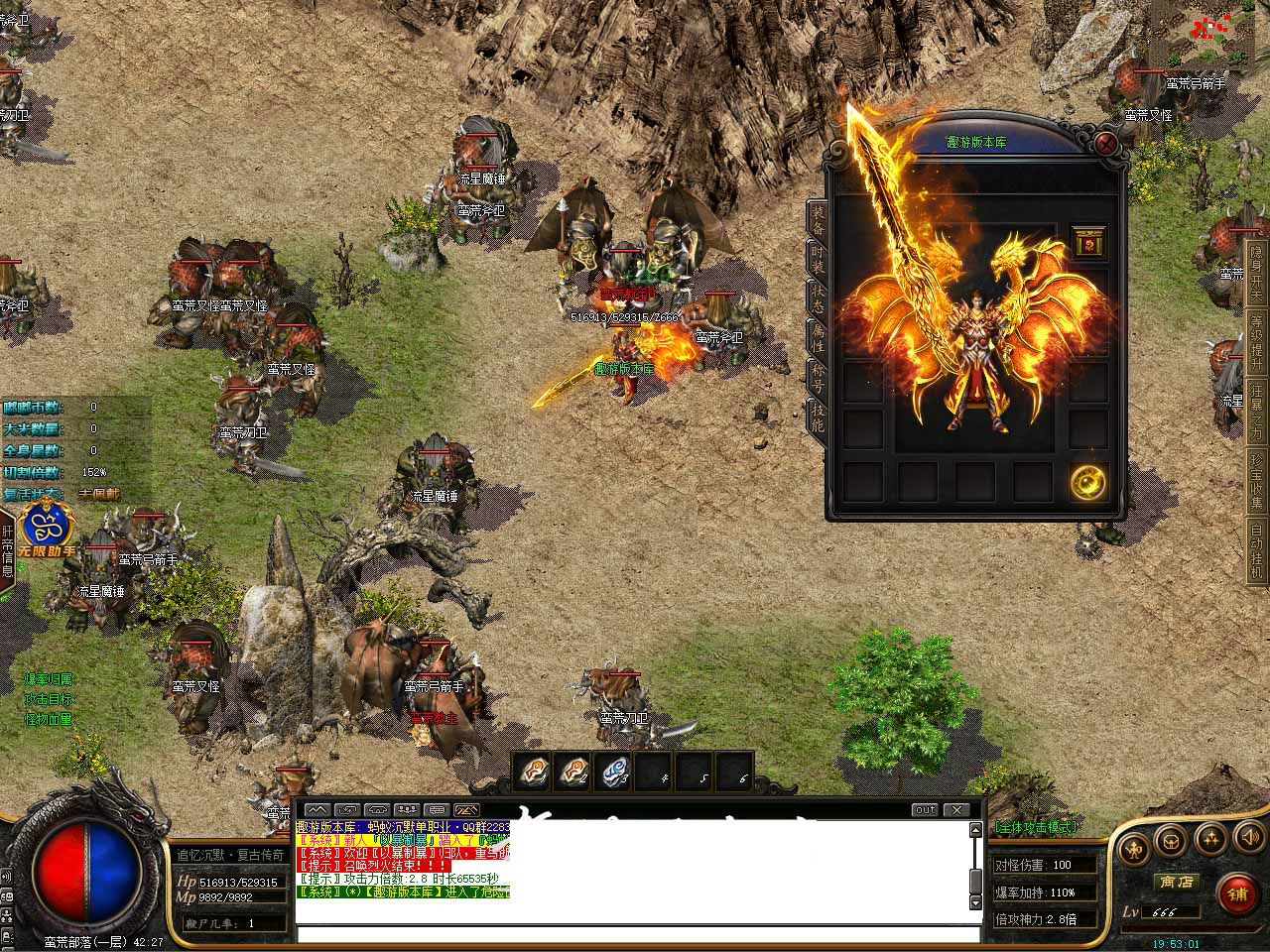Show the 属性 attributes tab
Viewport: 1270px width, 952px height.
click(x=818, y=337)
